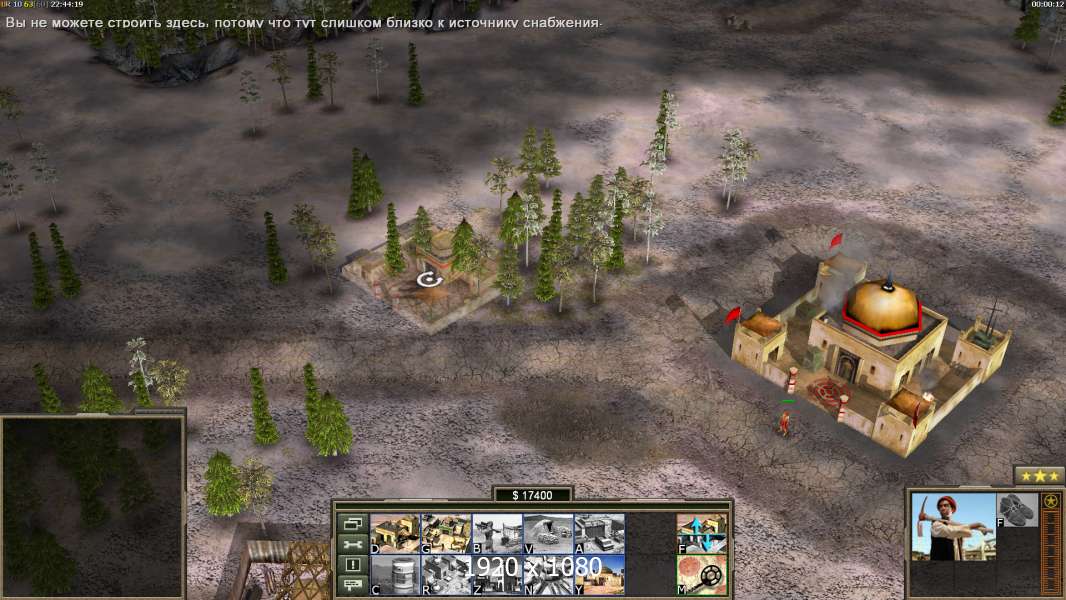The height and width of the screenshot is (600, 1066).
Task: Click the selected worker portrait
Action: point(953,526)
